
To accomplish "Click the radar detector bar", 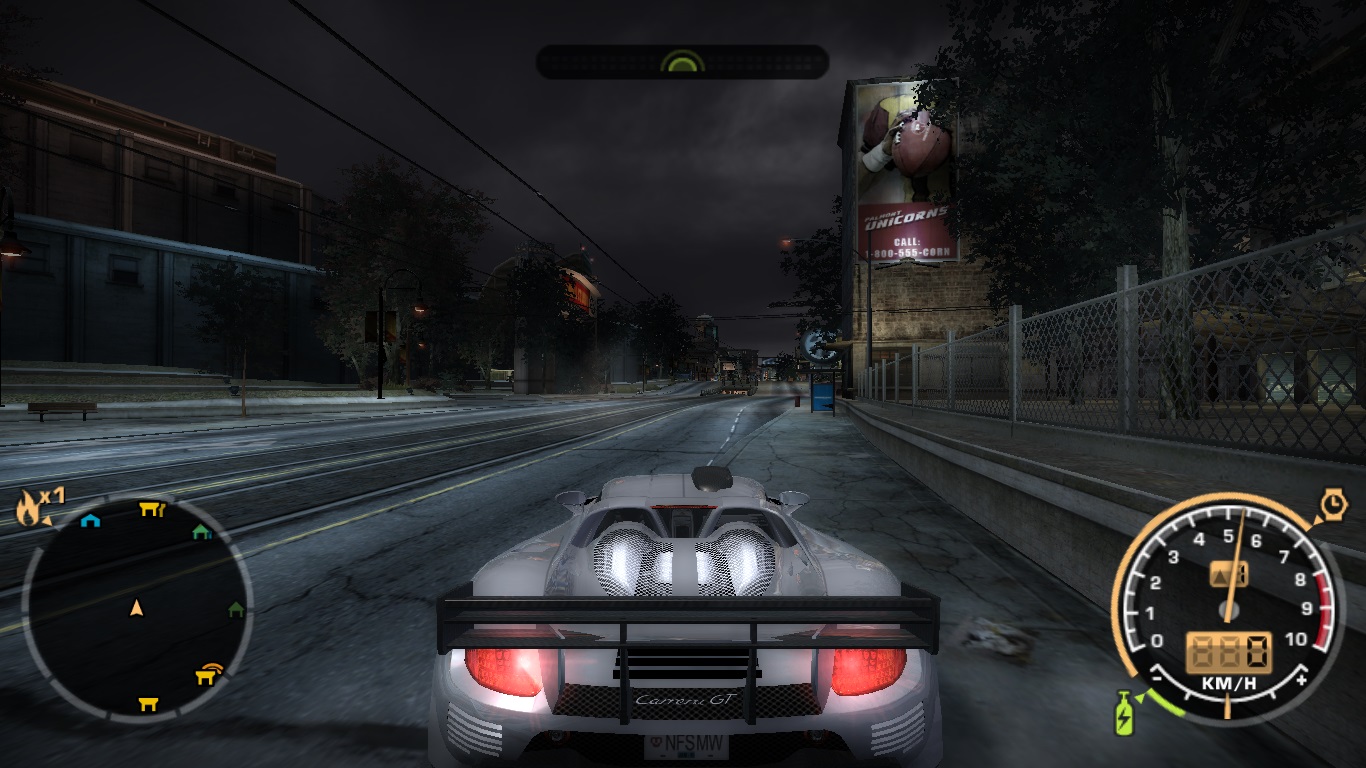I will [682, 62].
